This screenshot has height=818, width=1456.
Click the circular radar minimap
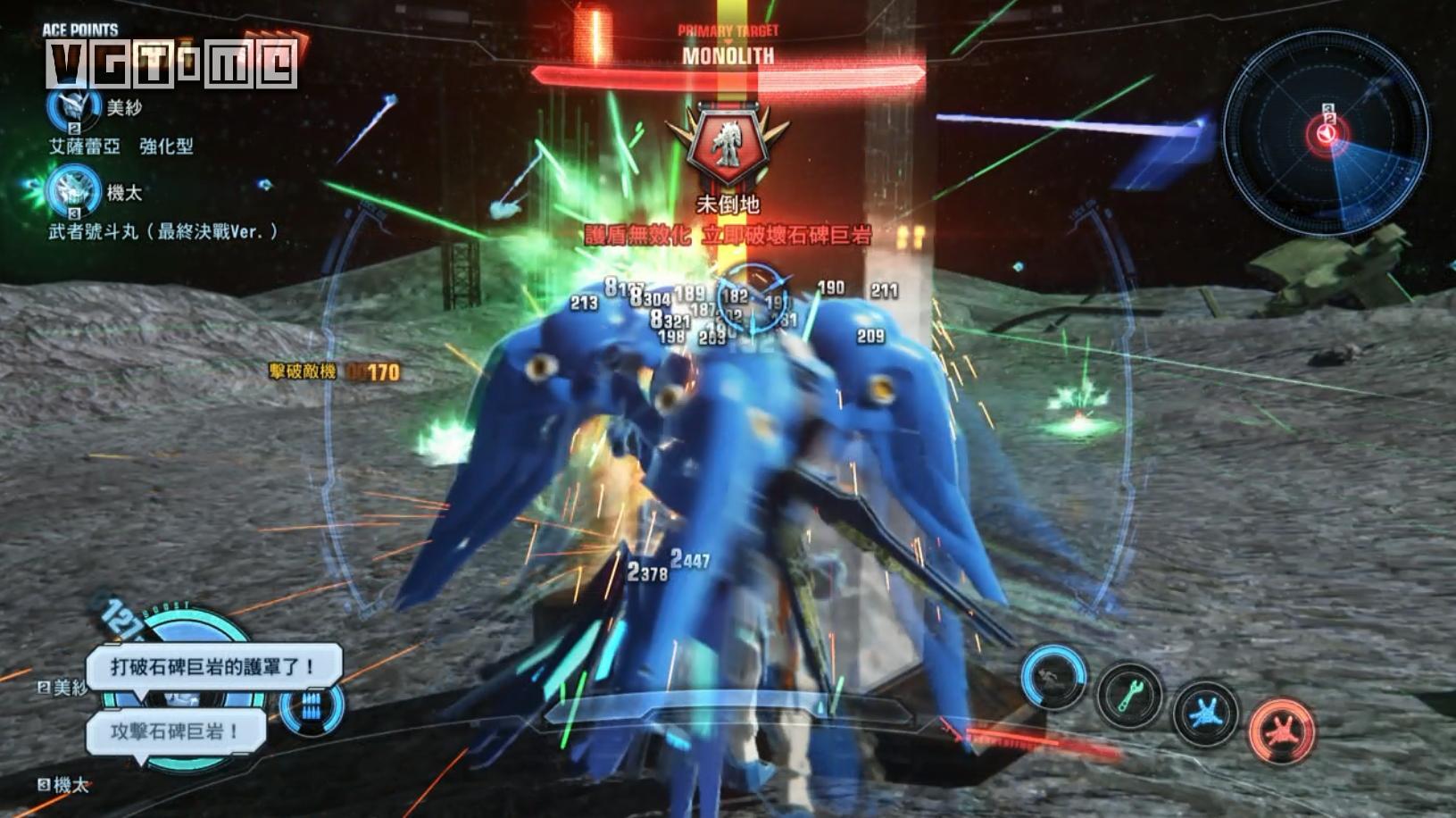click(1327, 133)
